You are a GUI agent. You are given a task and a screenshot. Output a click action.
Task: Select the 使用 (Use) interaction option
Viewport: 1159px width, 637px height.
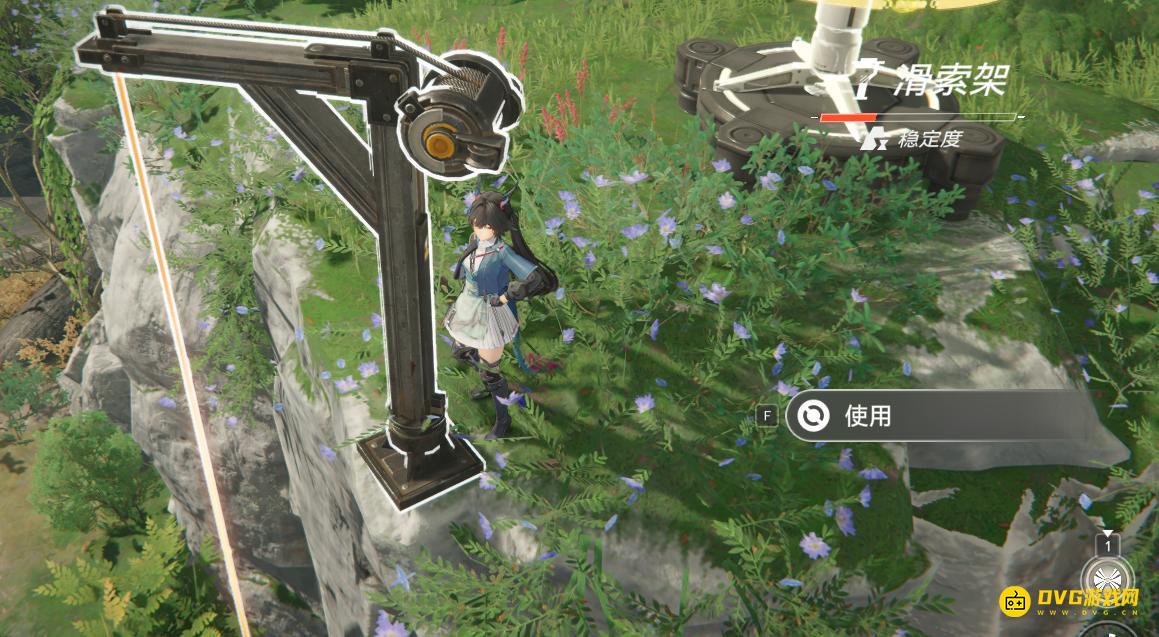click(x=866, y=415)
